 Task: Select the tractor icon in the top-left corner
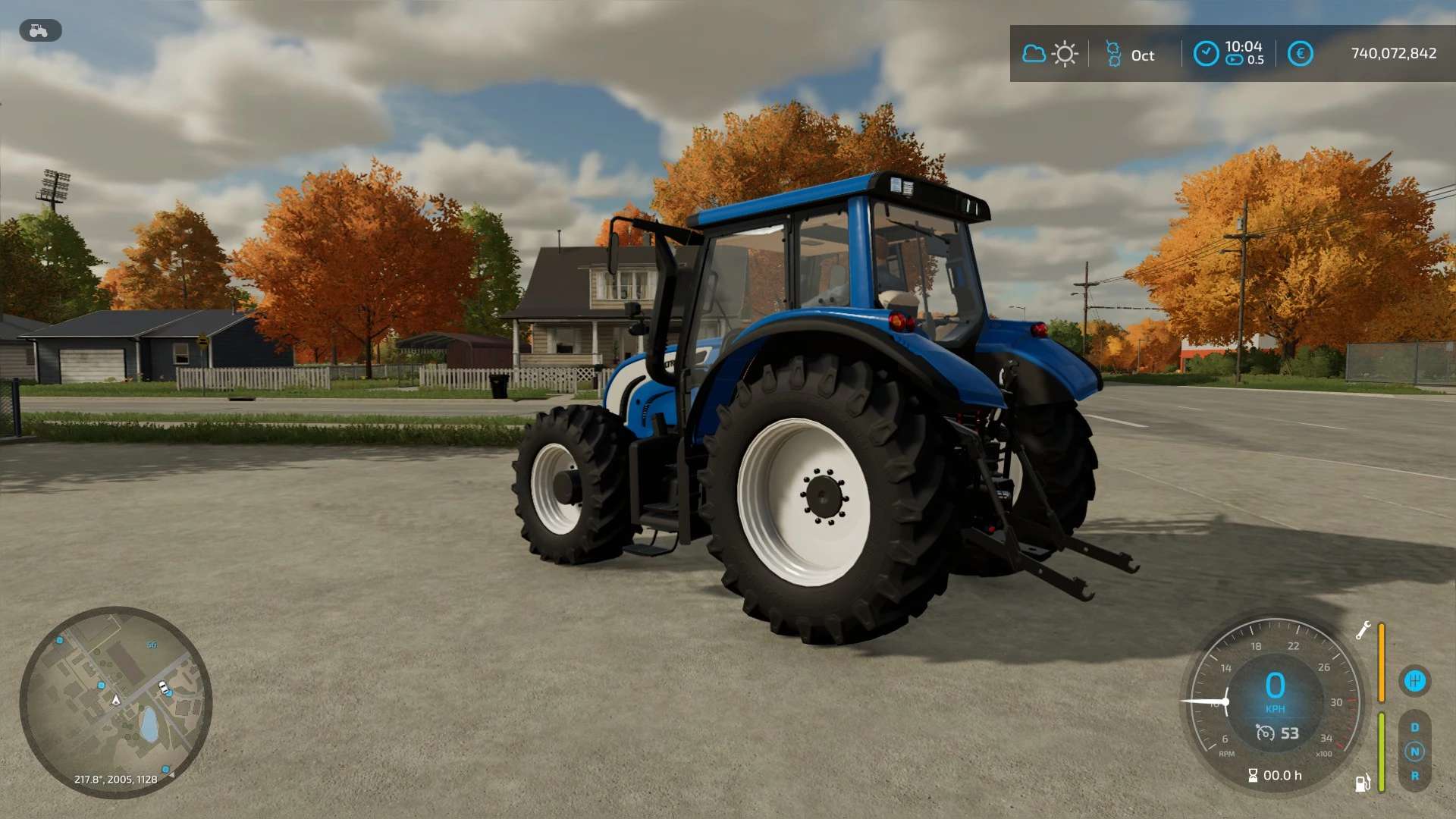pyautogui.click(x=39, y=31)
